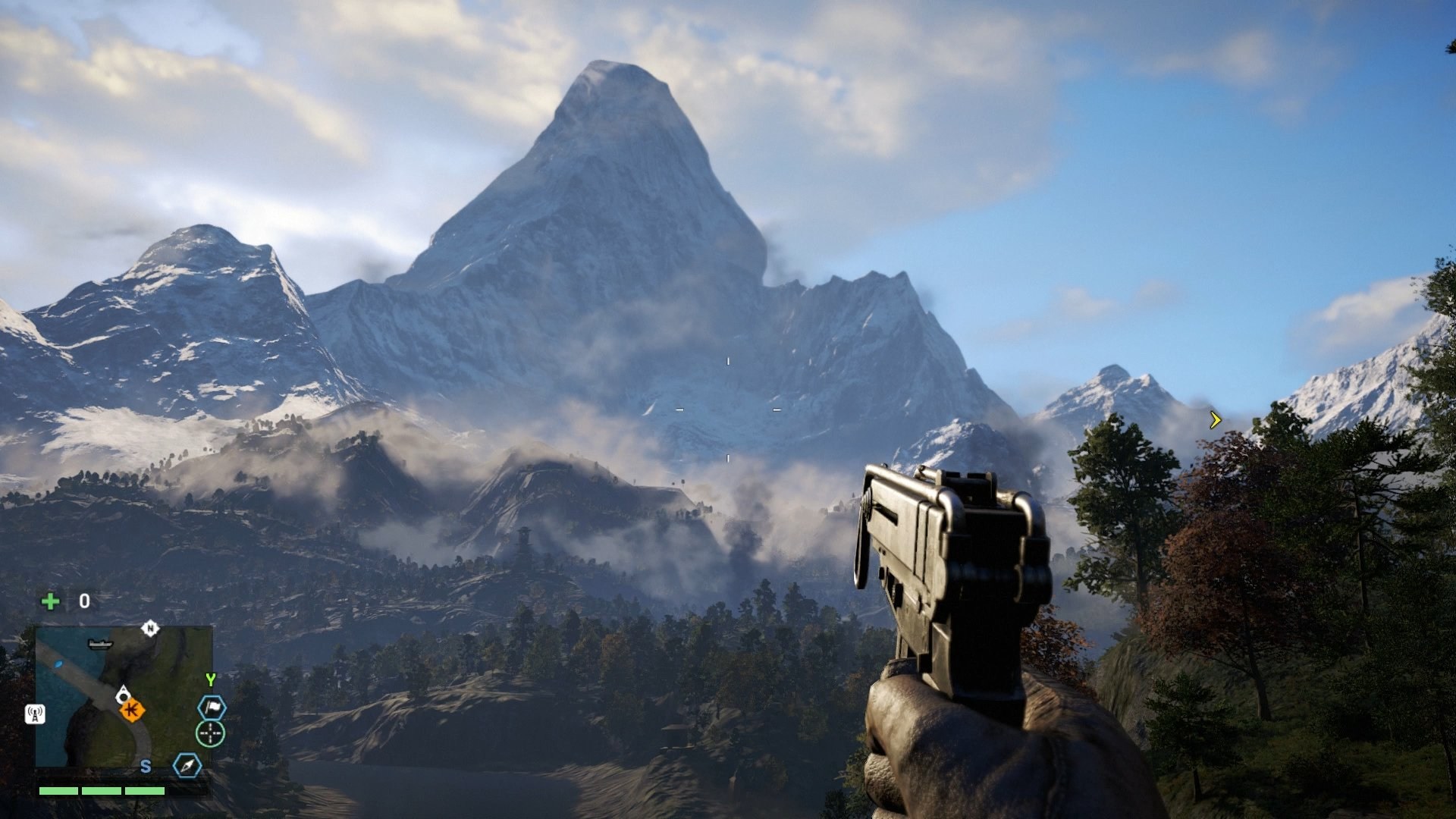Click the weapon reticle at screen center

[x=728, y=409]
